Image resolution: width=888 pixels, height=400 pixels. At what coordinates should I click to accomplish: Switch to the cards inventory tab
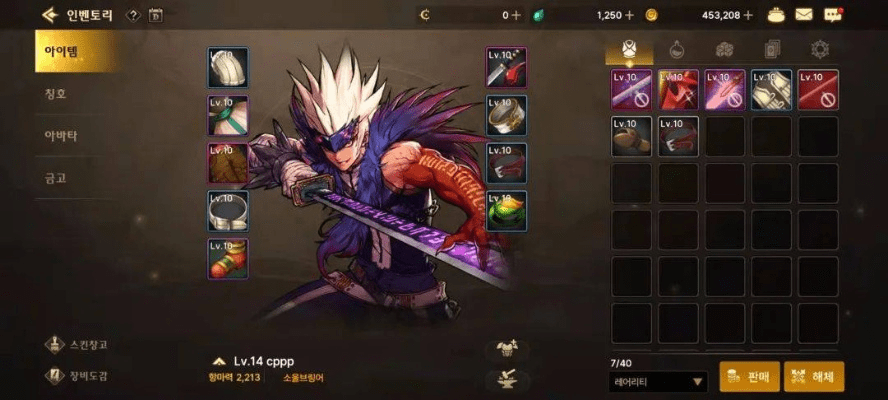tap(772, 49)
